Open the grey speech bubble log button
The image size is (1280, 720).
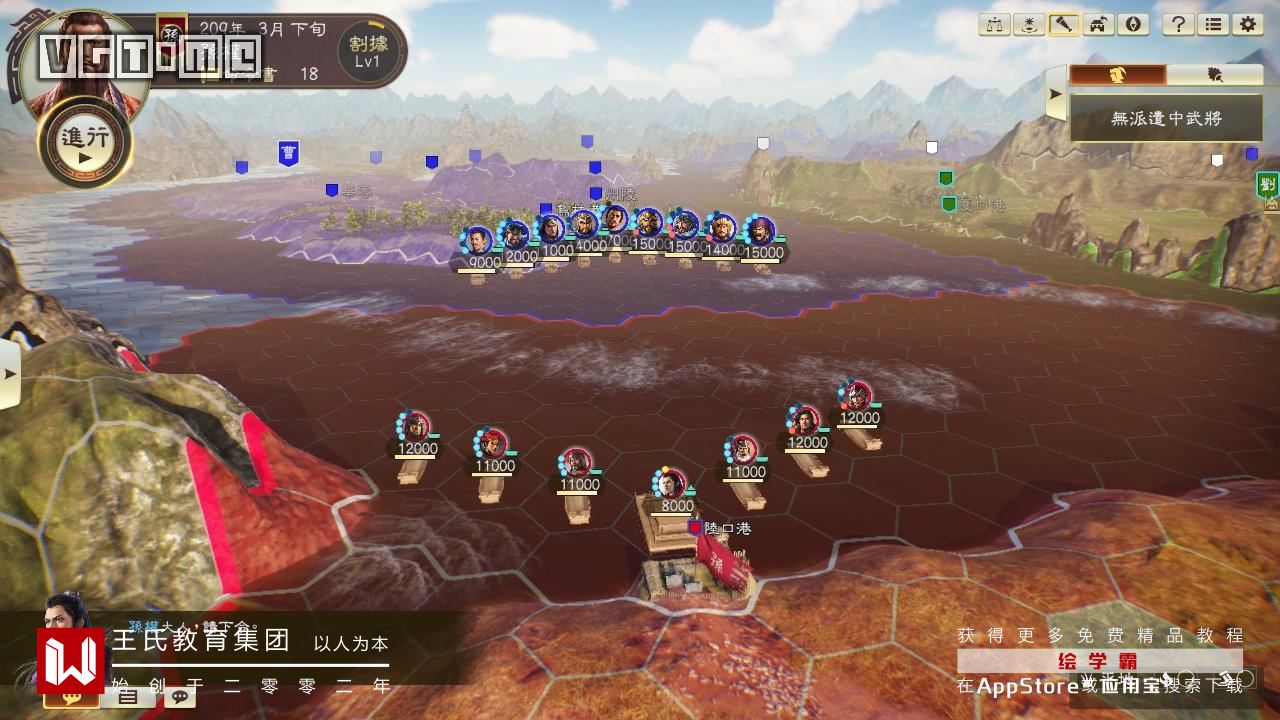coord(181,696)
